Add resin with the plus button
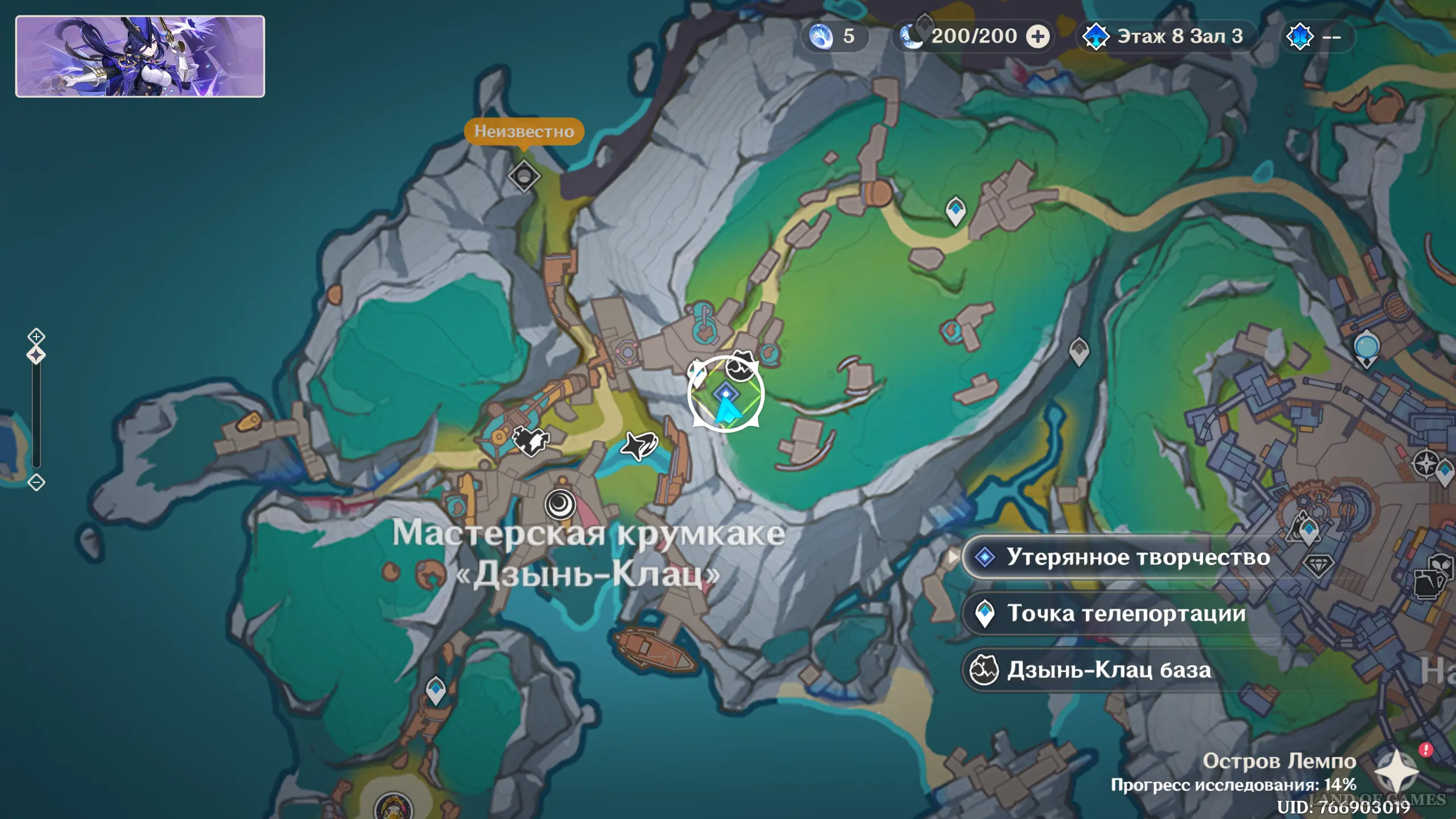The height and width of the screenshot is (819, 1456). (1037, 37)
